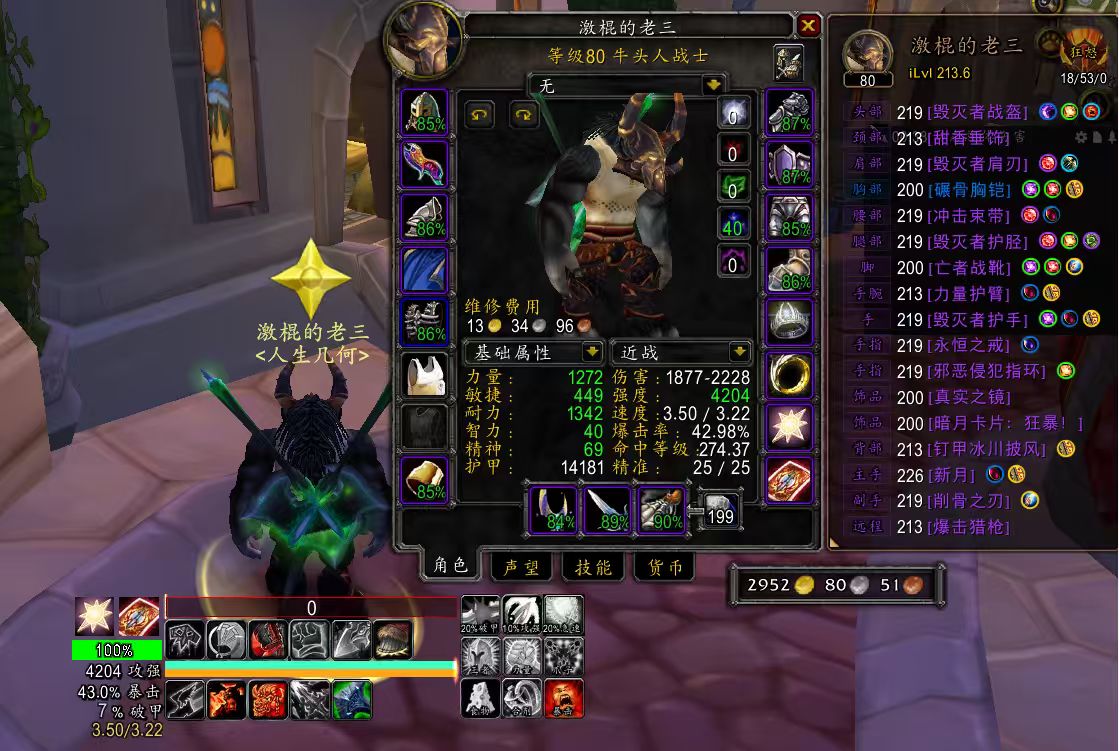Select the off-hand weapon slot at 89%
The image size is (1119, 751).
click(x=607, y=508)
